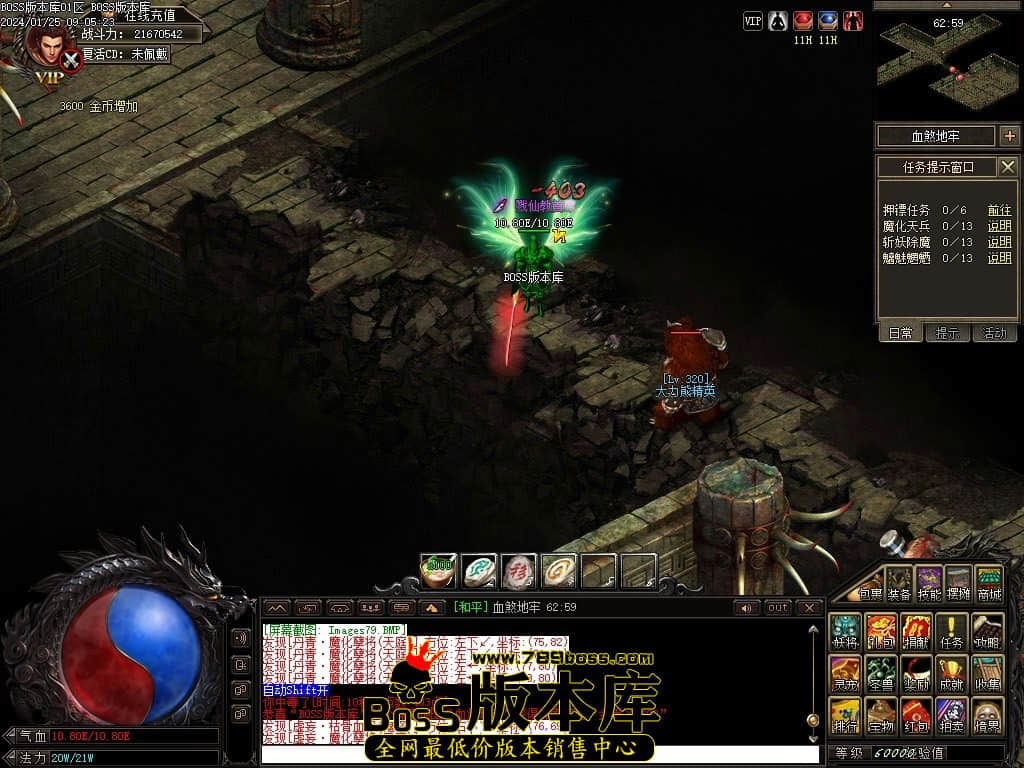Toggle the sound speaker button
1024x768 pixels.
(x=746, y=607)
